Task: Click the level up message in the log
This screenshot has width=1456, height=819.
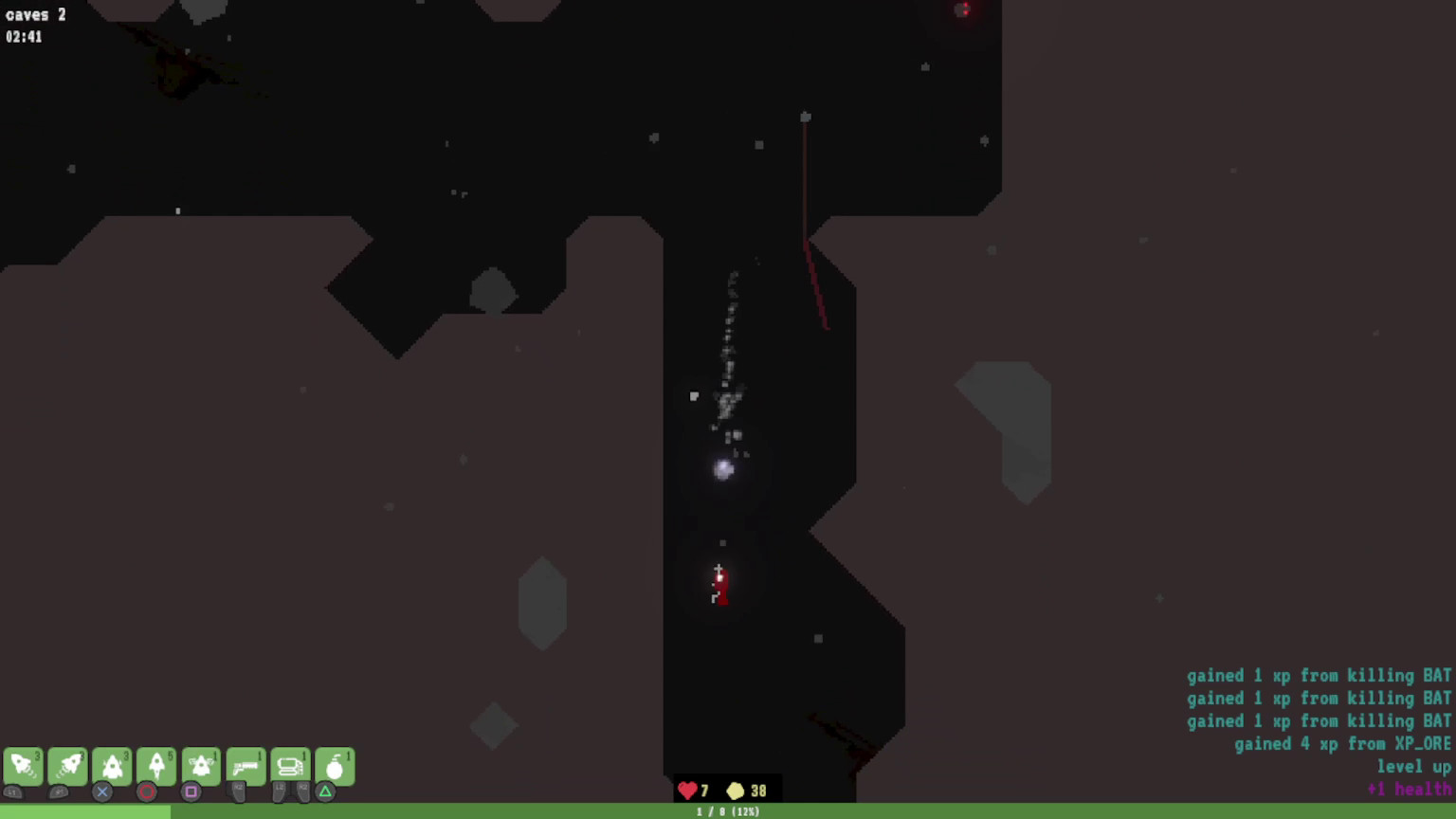Action: (x=1413, y=766)
